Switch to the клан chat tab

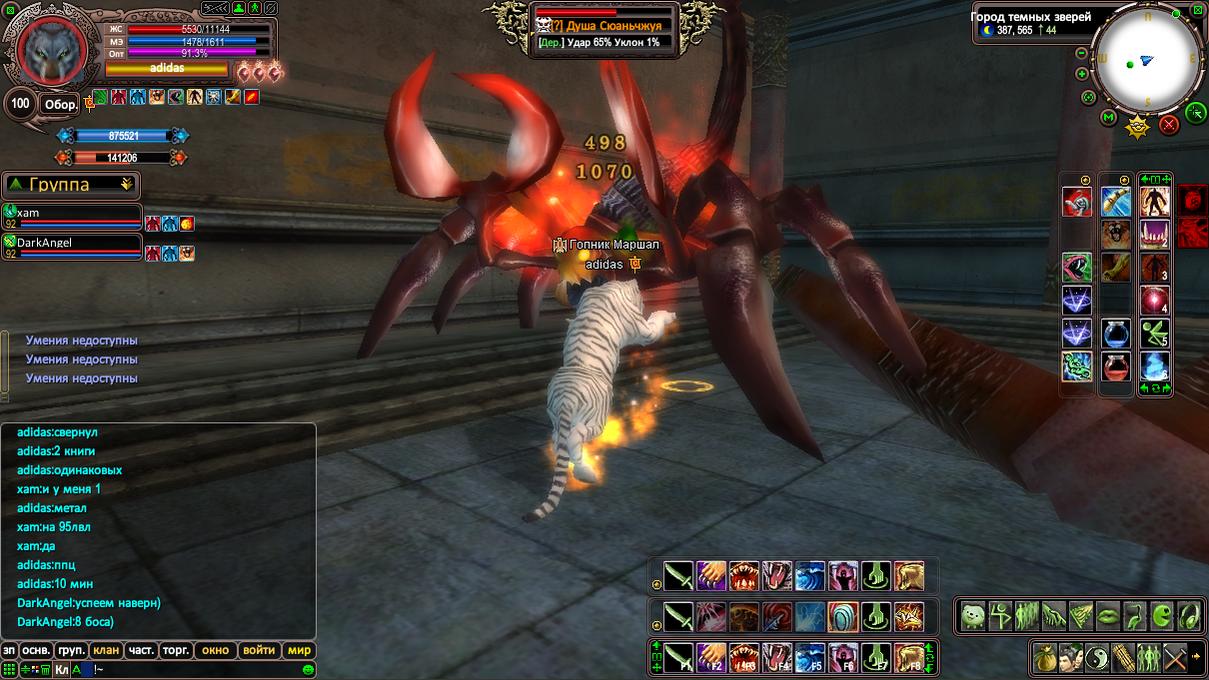[x=106, y=650]
